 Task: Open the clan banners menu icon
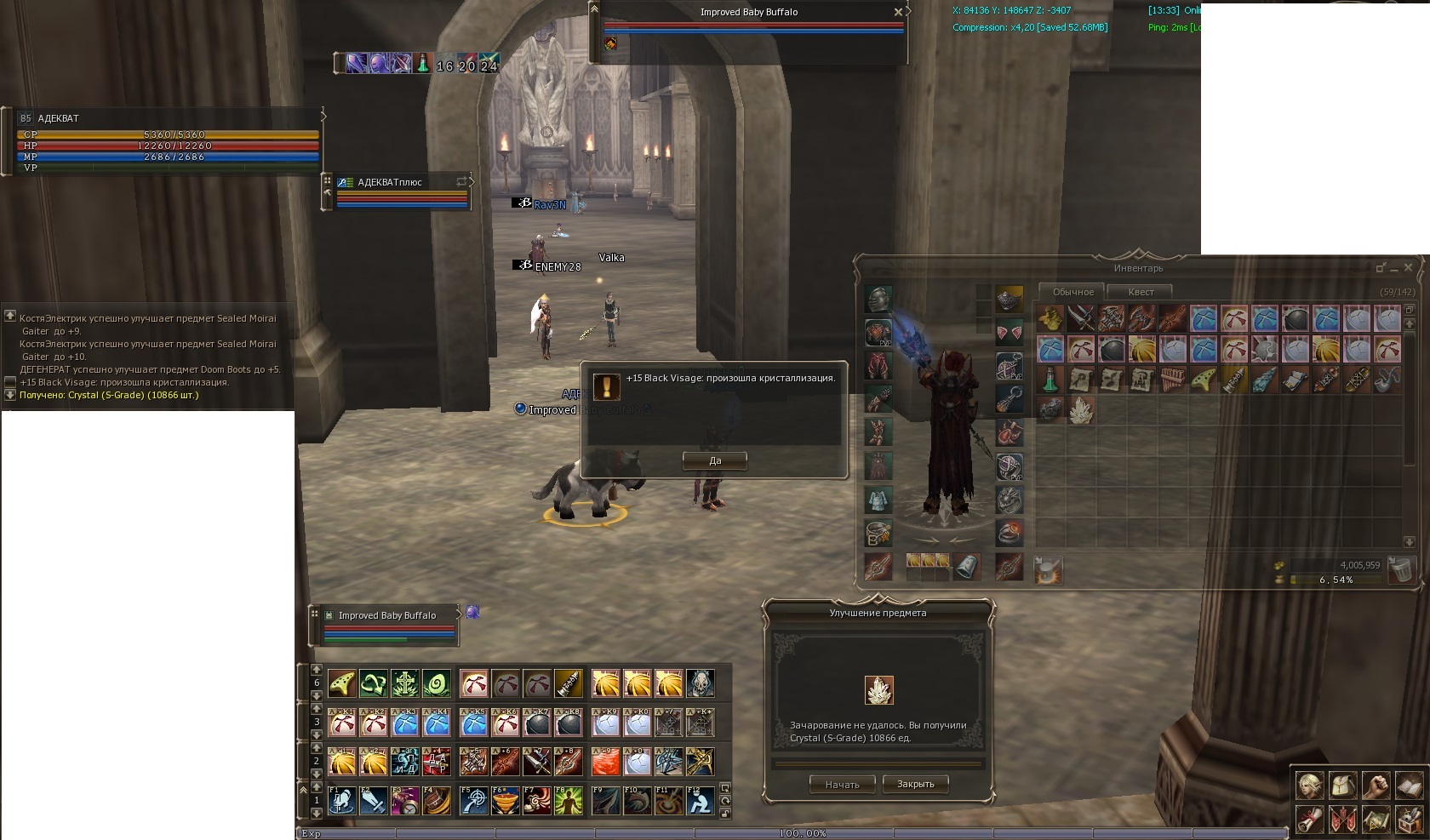[1342, 820]
